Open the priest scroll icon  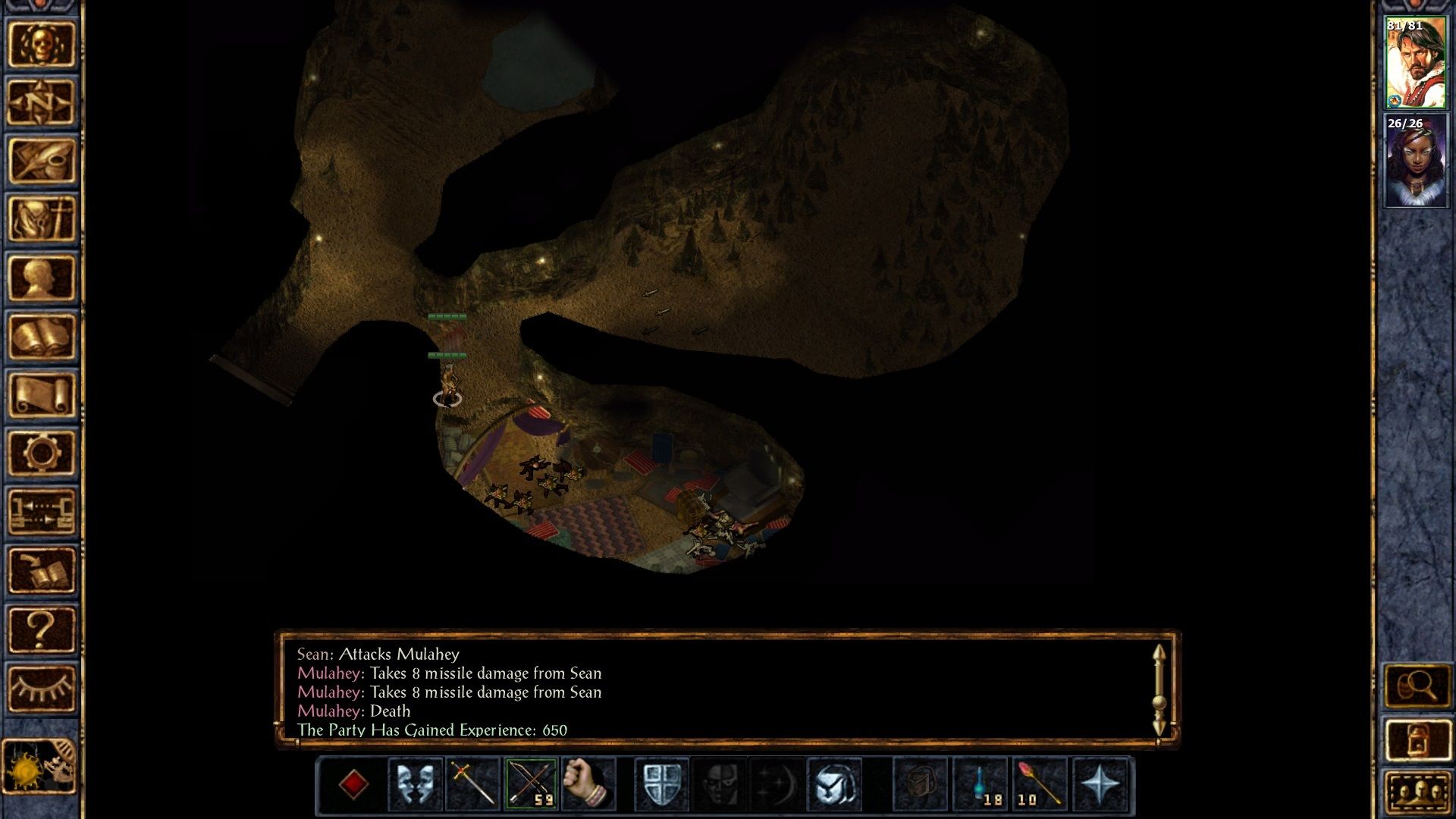[x=41, y=395]
